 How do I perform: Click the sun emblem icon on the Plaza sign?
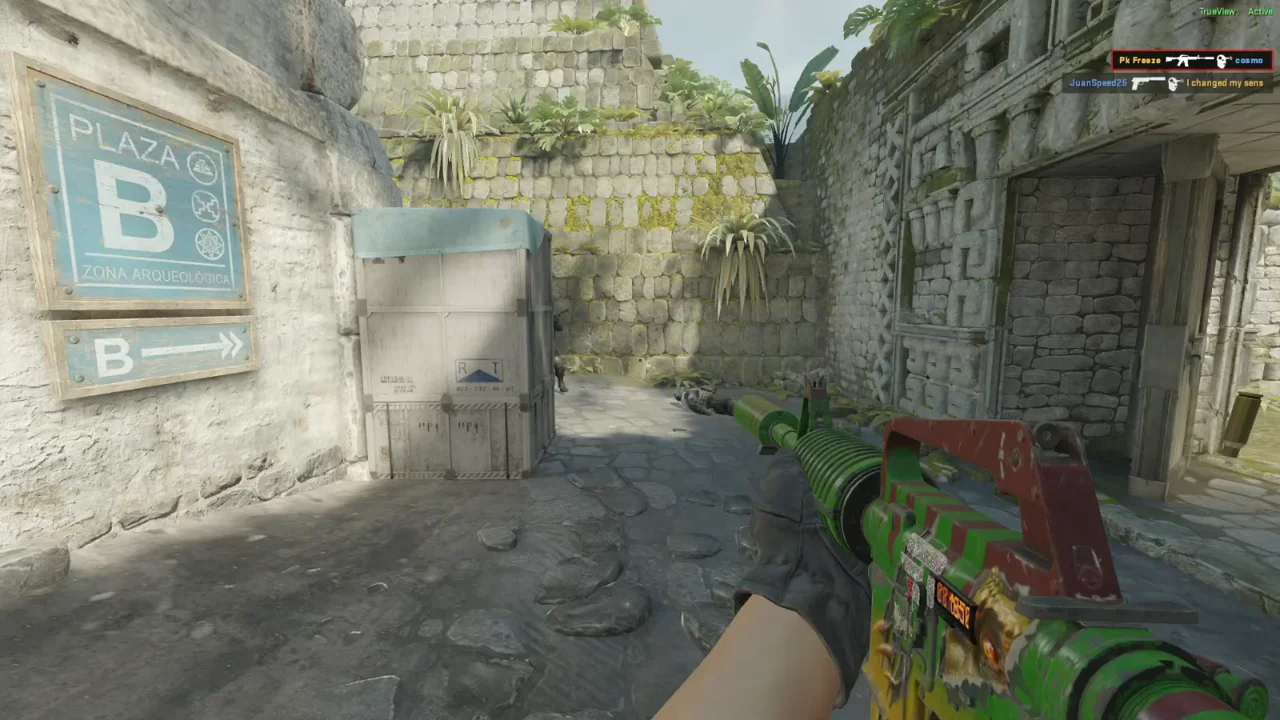point(209,241)
